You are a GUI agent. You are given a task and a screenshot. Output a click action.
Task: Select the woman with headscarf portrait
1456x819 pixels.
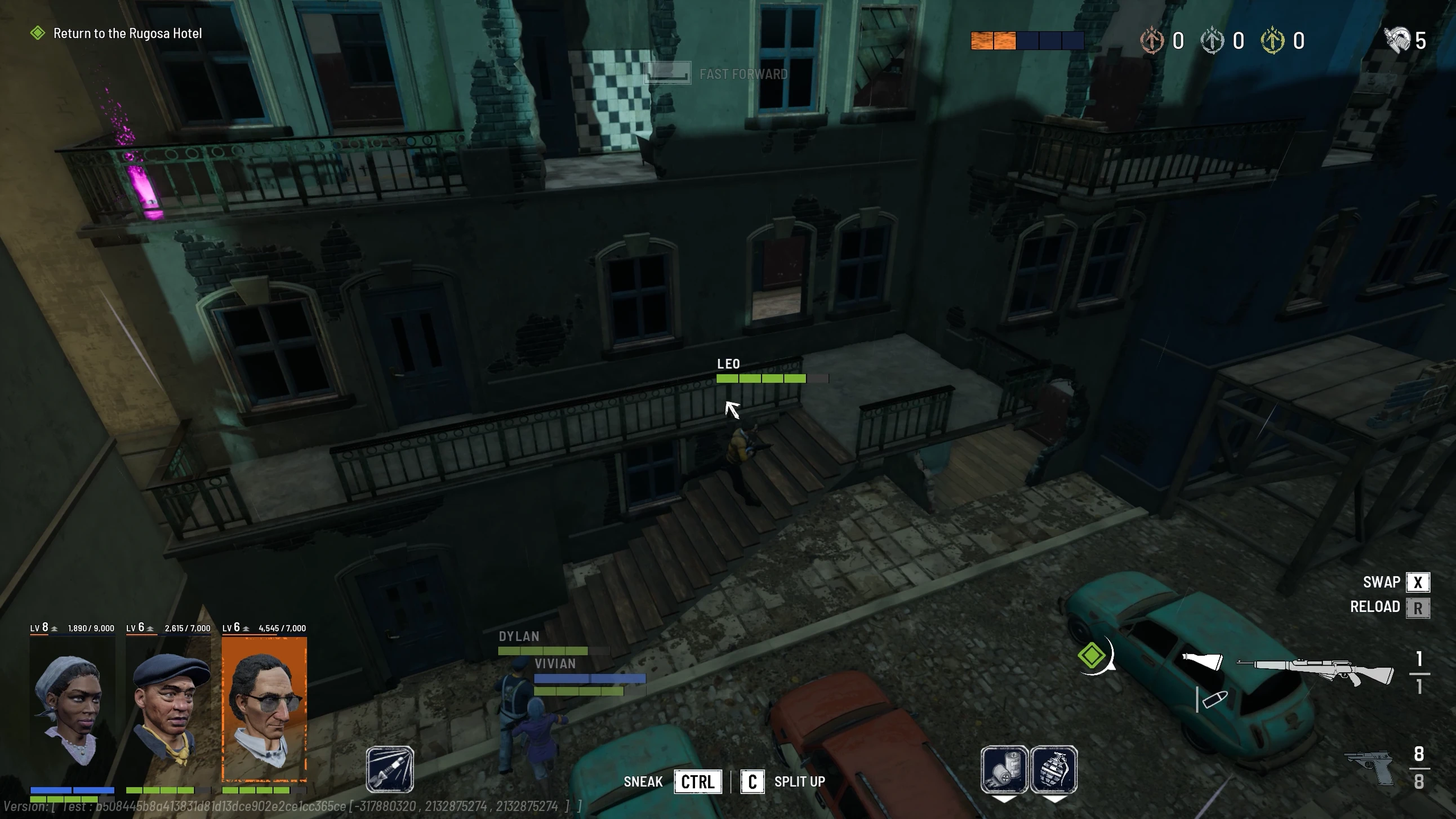point(72,709)
